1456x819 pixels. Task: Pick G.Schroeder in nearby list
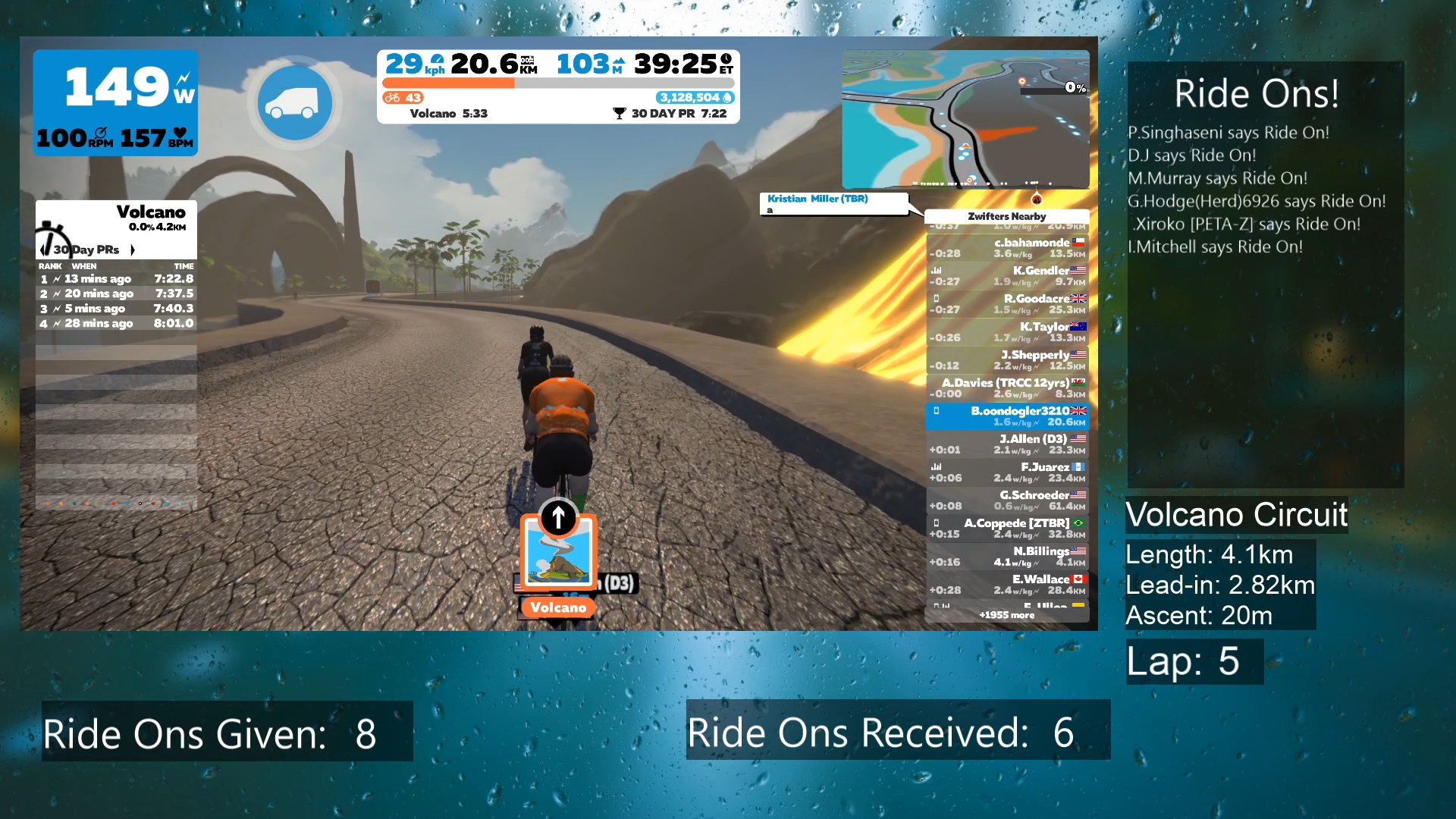tap(1007, 500)
